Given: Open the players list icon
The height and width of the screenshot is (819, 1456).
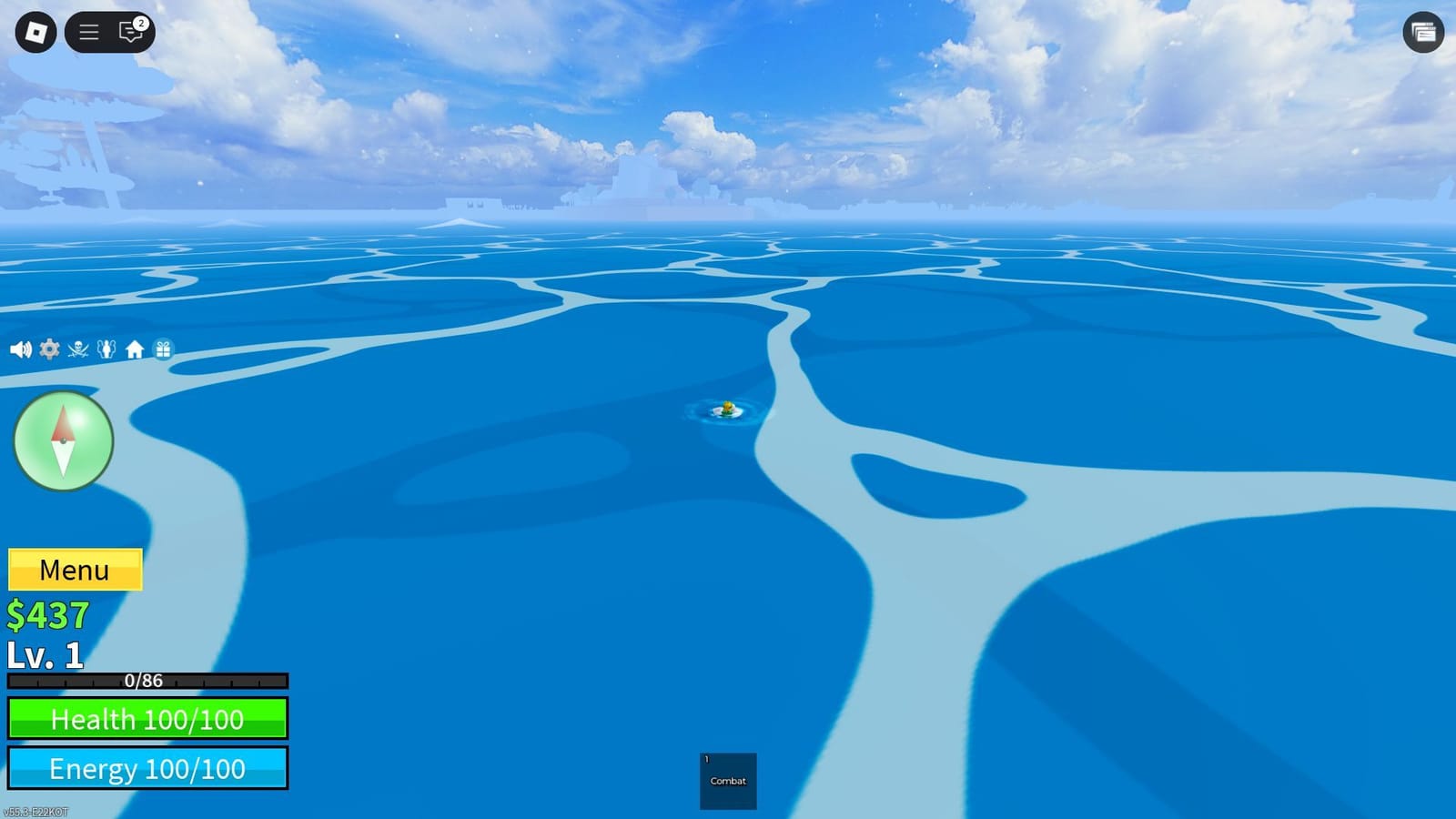Looking at the screenshot, I should 106,349.
